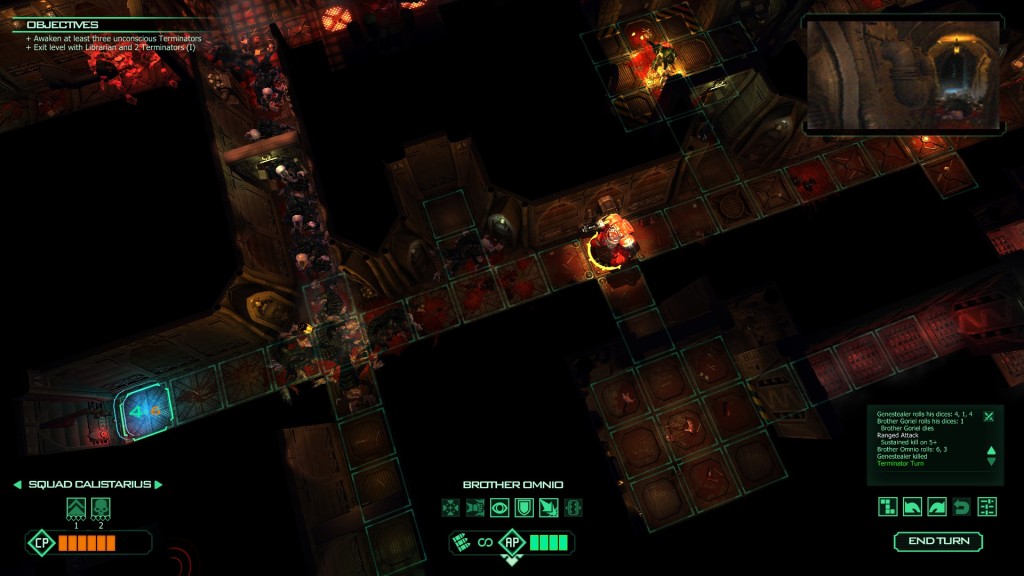Use the arrow-burst attack action icon

tap(548, 508)
